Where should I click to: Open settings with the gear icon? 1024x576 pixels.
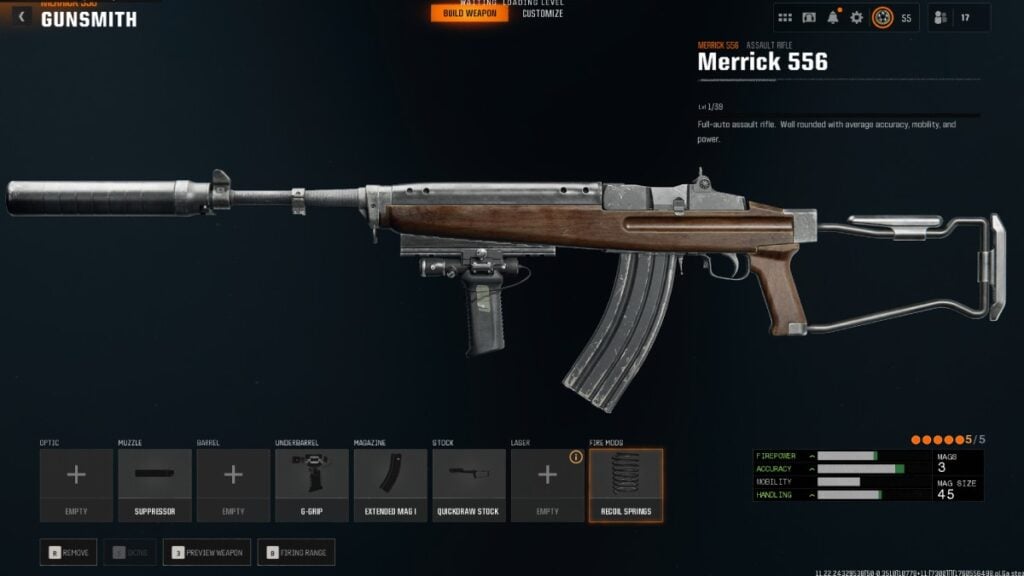click(x=856, y=18)
